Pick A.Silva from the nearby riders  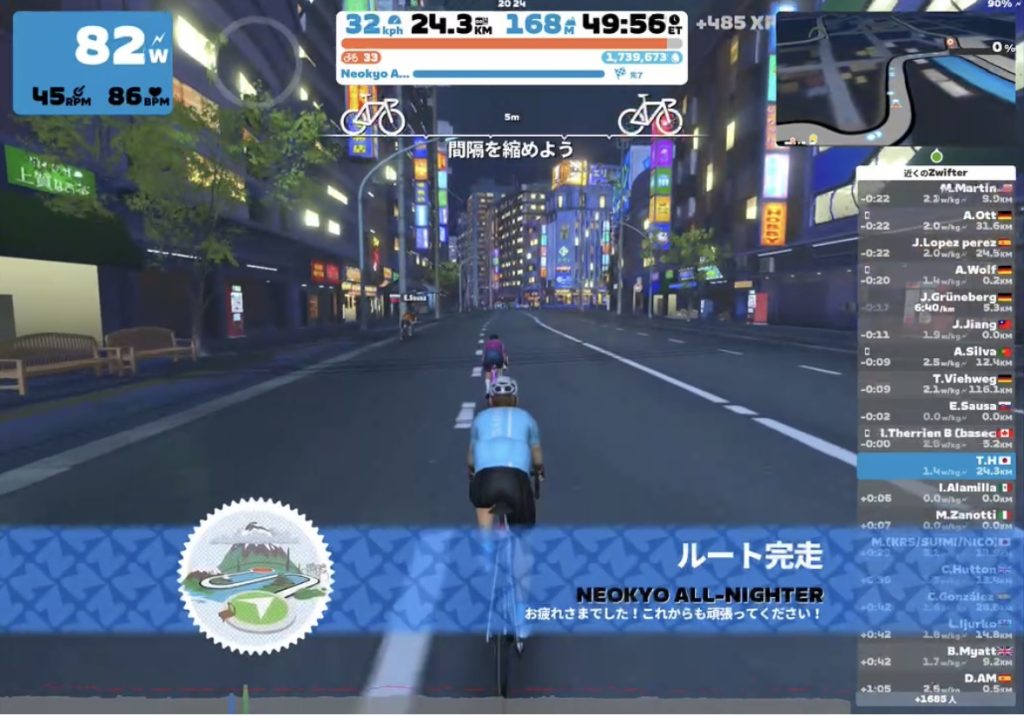pyautogui.click(x=936, y=357)
